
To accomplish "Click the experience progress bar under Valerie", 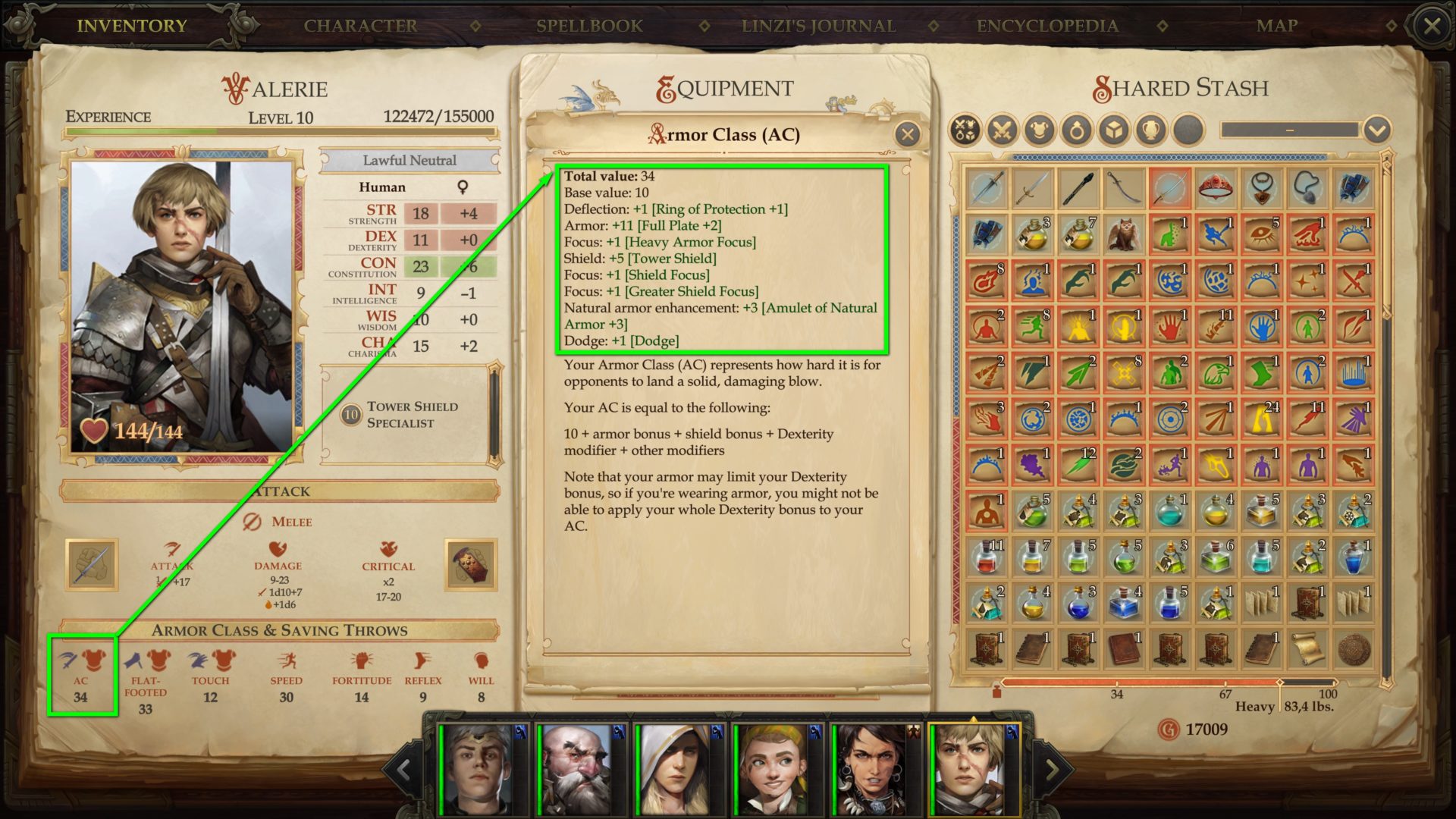I will 279,131.
